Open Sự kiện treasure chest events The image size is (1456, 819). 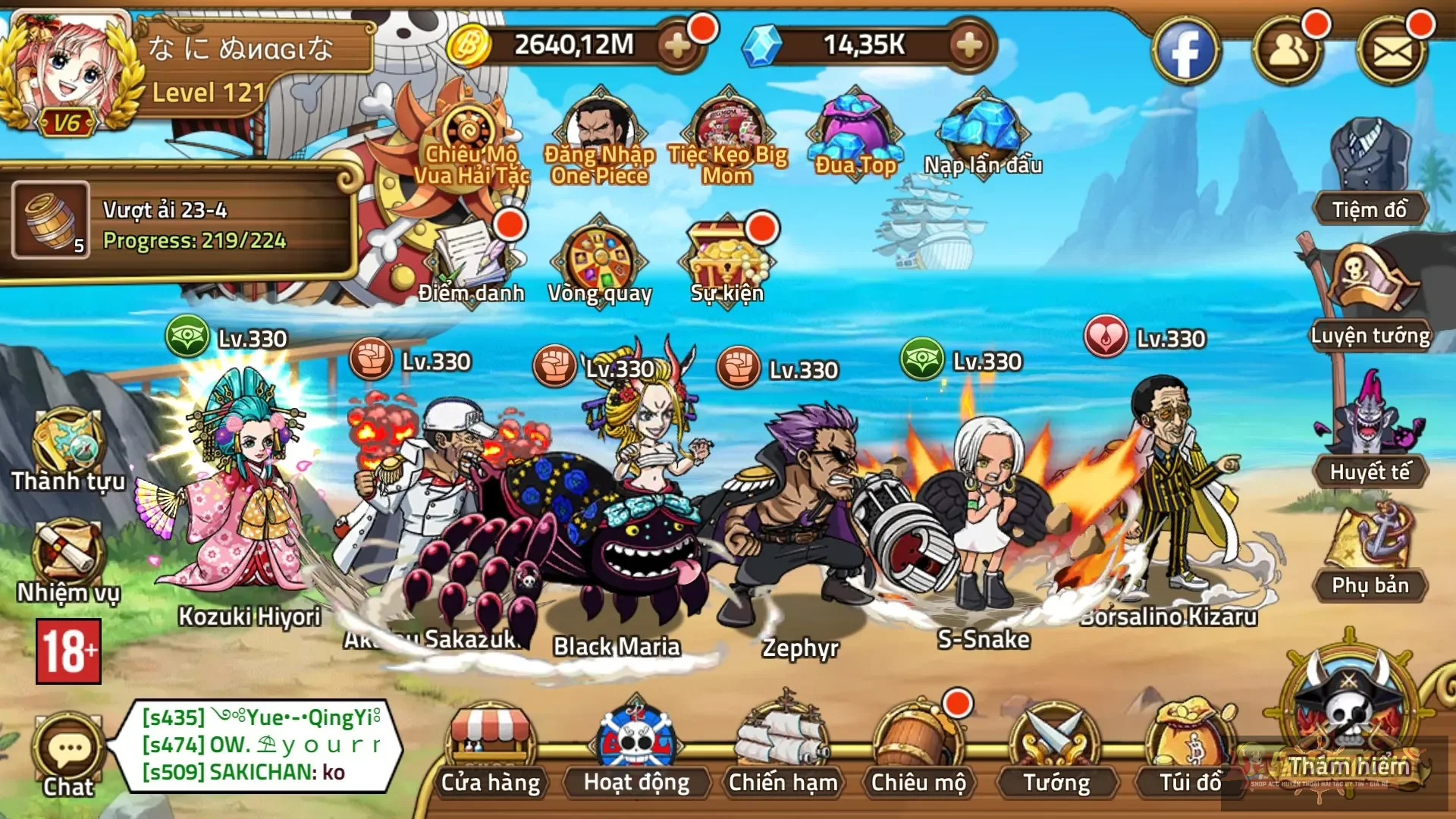point(726,262)
